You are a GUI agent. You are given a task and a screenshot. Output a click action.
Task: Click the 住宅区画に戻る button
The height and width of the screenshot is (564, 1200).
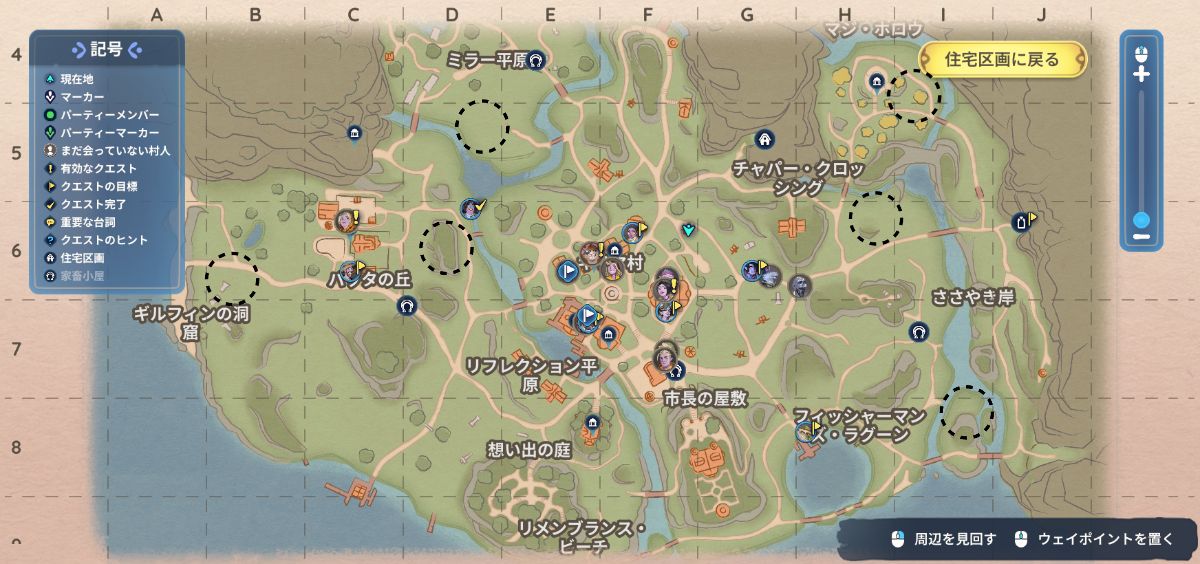coord(1001,60)
